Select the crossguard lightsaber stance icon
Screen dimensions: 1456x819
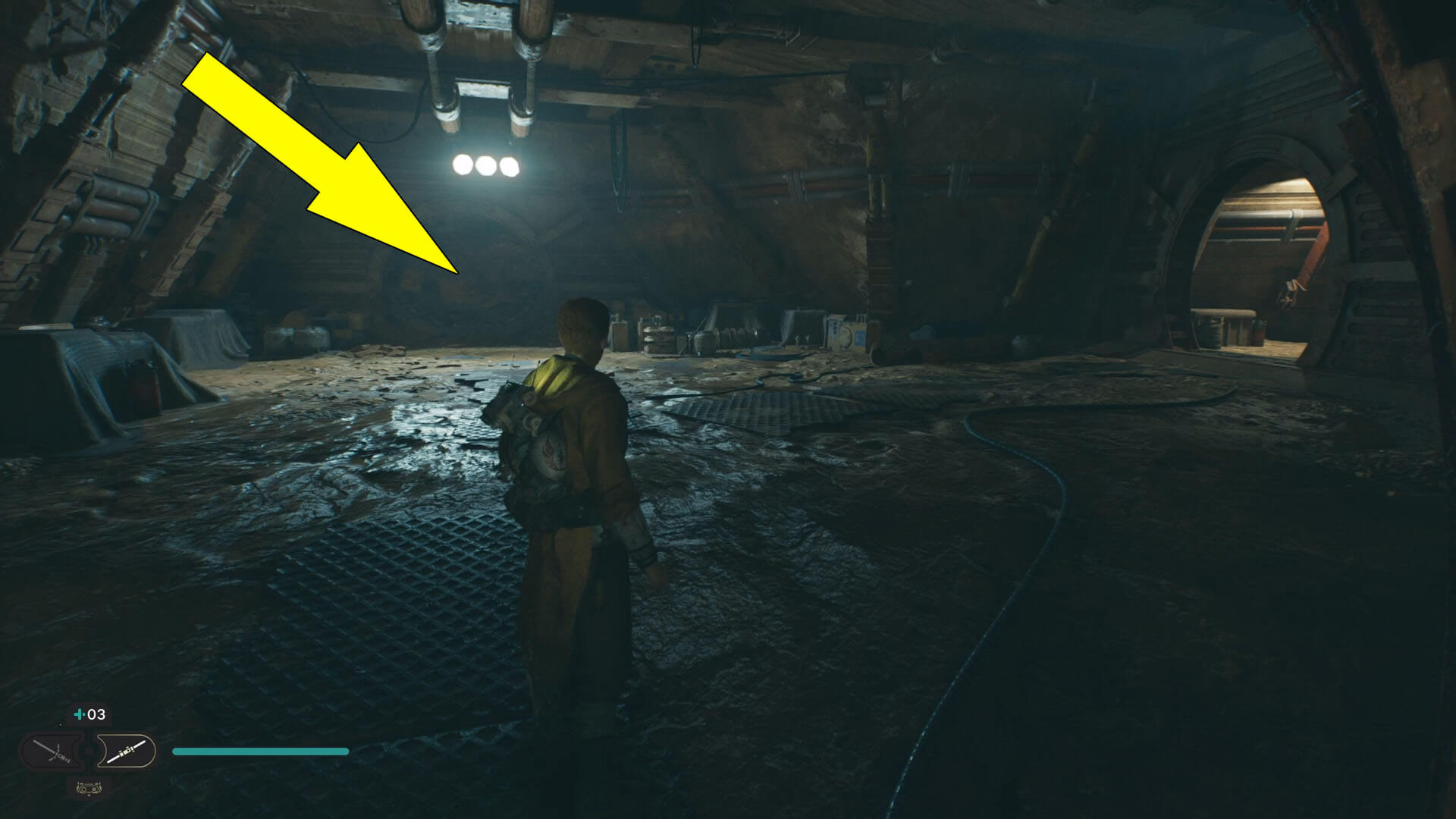tap(51, 751)
